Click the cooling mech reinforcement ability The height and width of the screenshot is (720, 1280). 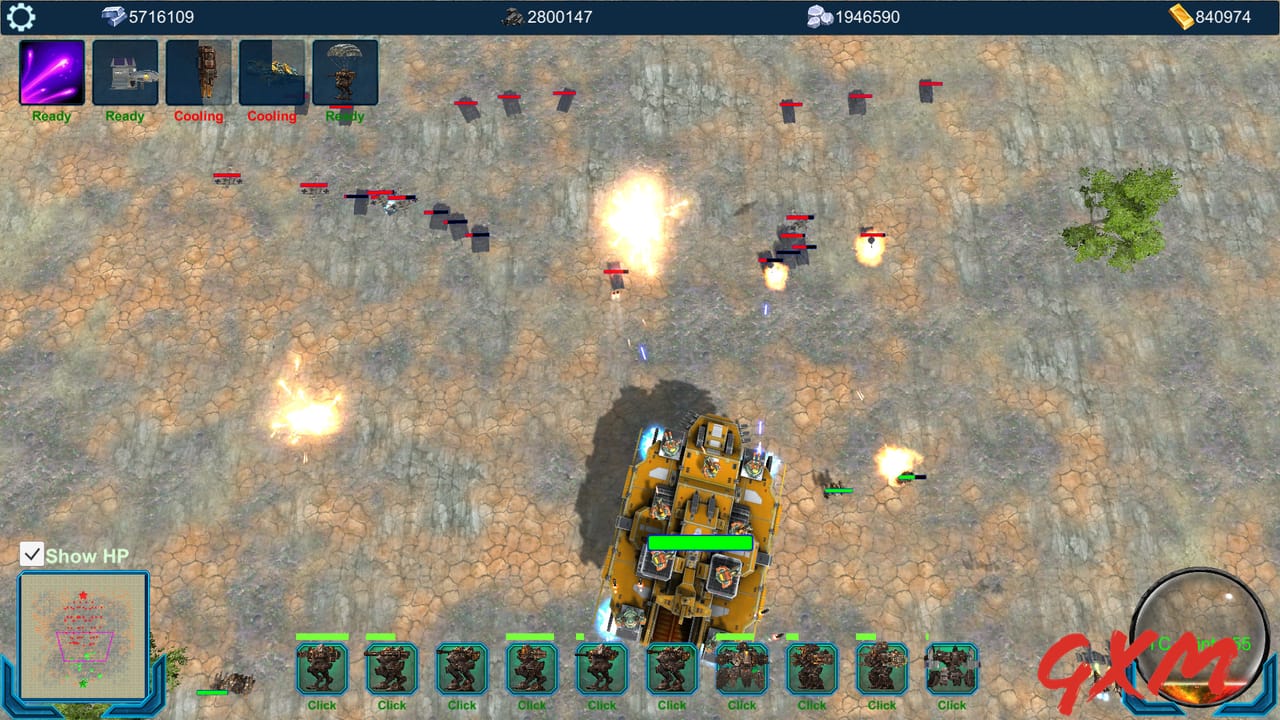pos(199,72)
